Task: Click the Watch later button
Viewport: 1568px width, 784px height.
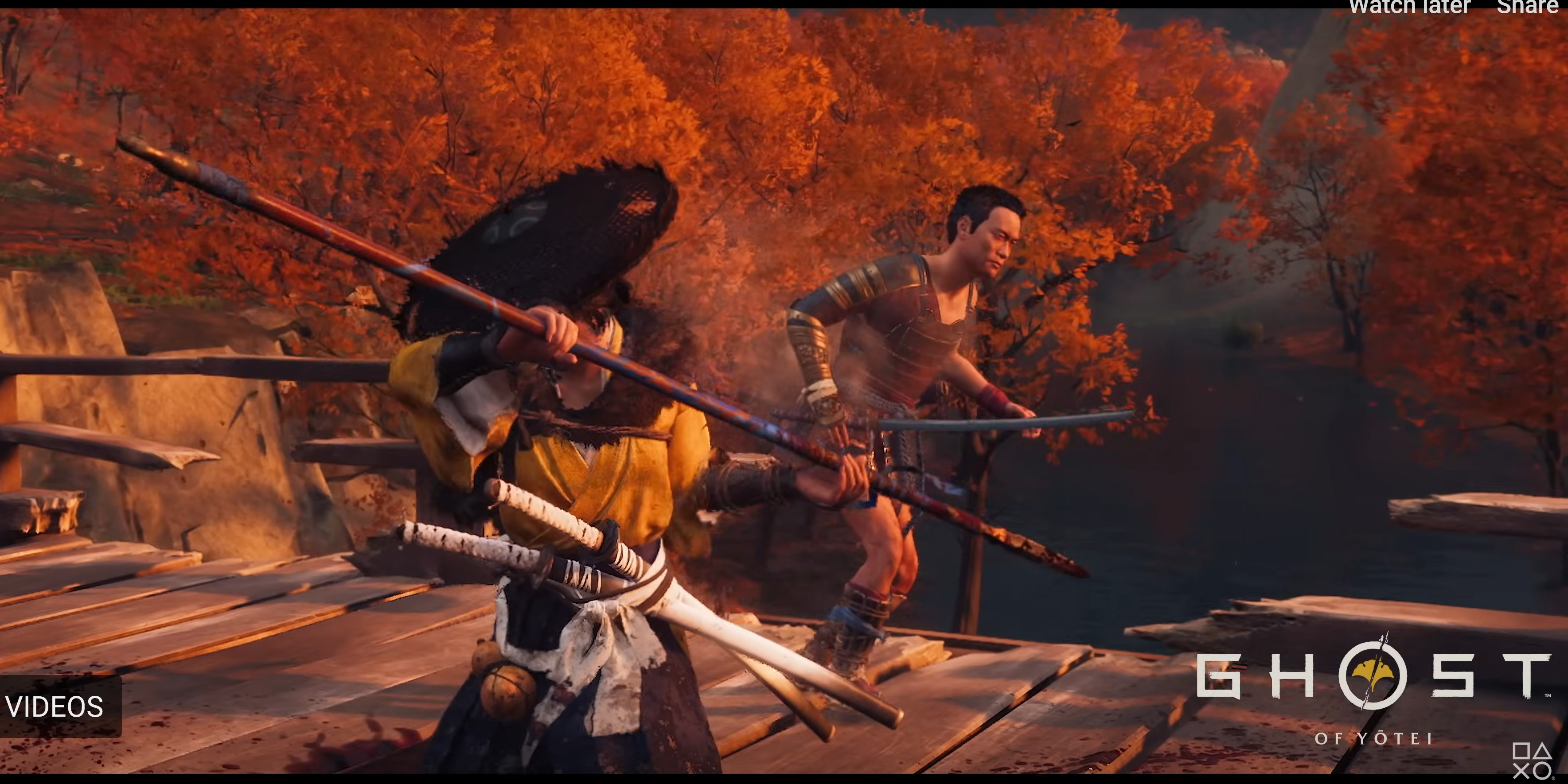Action: click(1410, 7)
